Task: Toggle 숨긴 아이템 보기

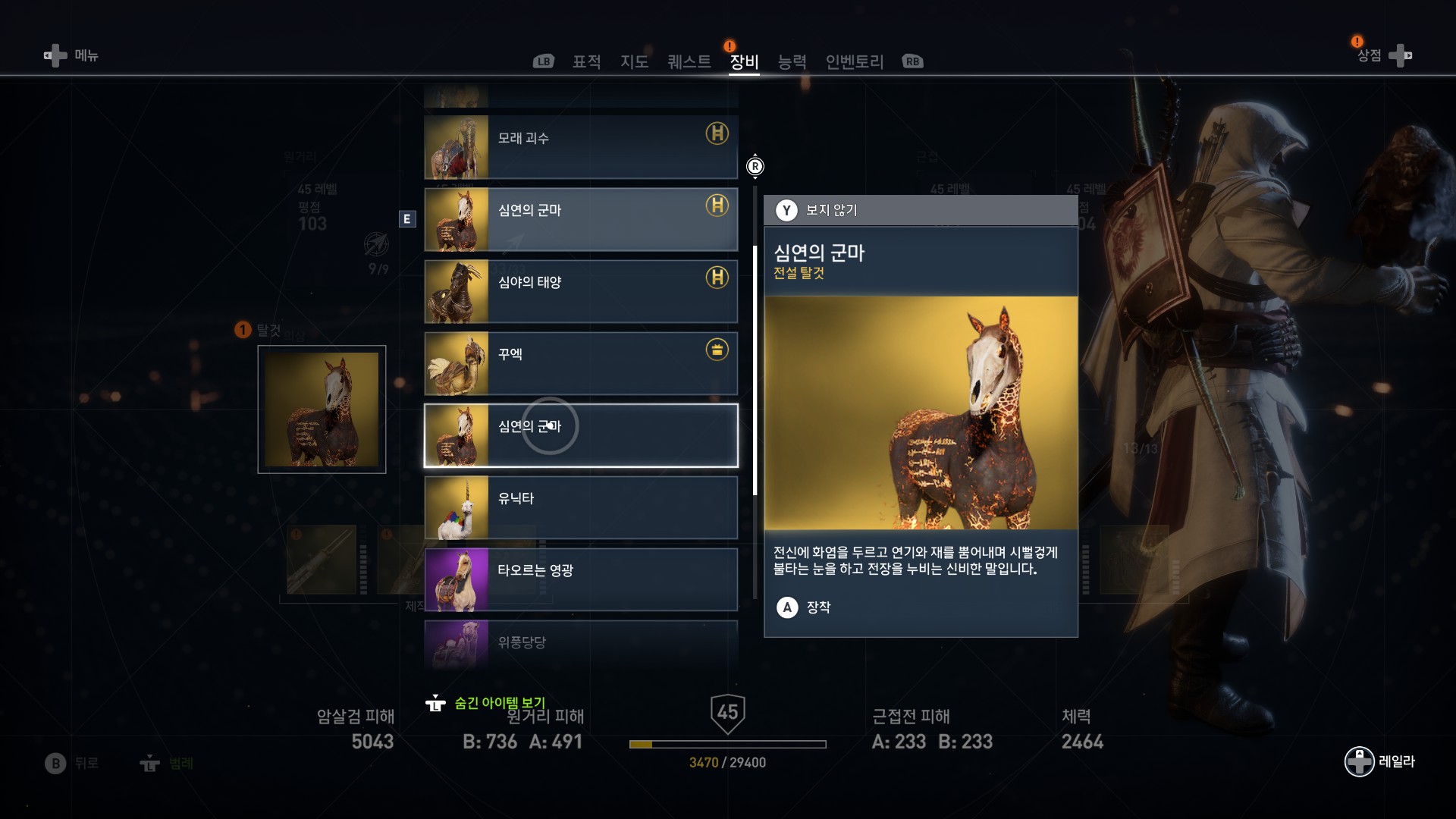Action: tap(489, 703)
